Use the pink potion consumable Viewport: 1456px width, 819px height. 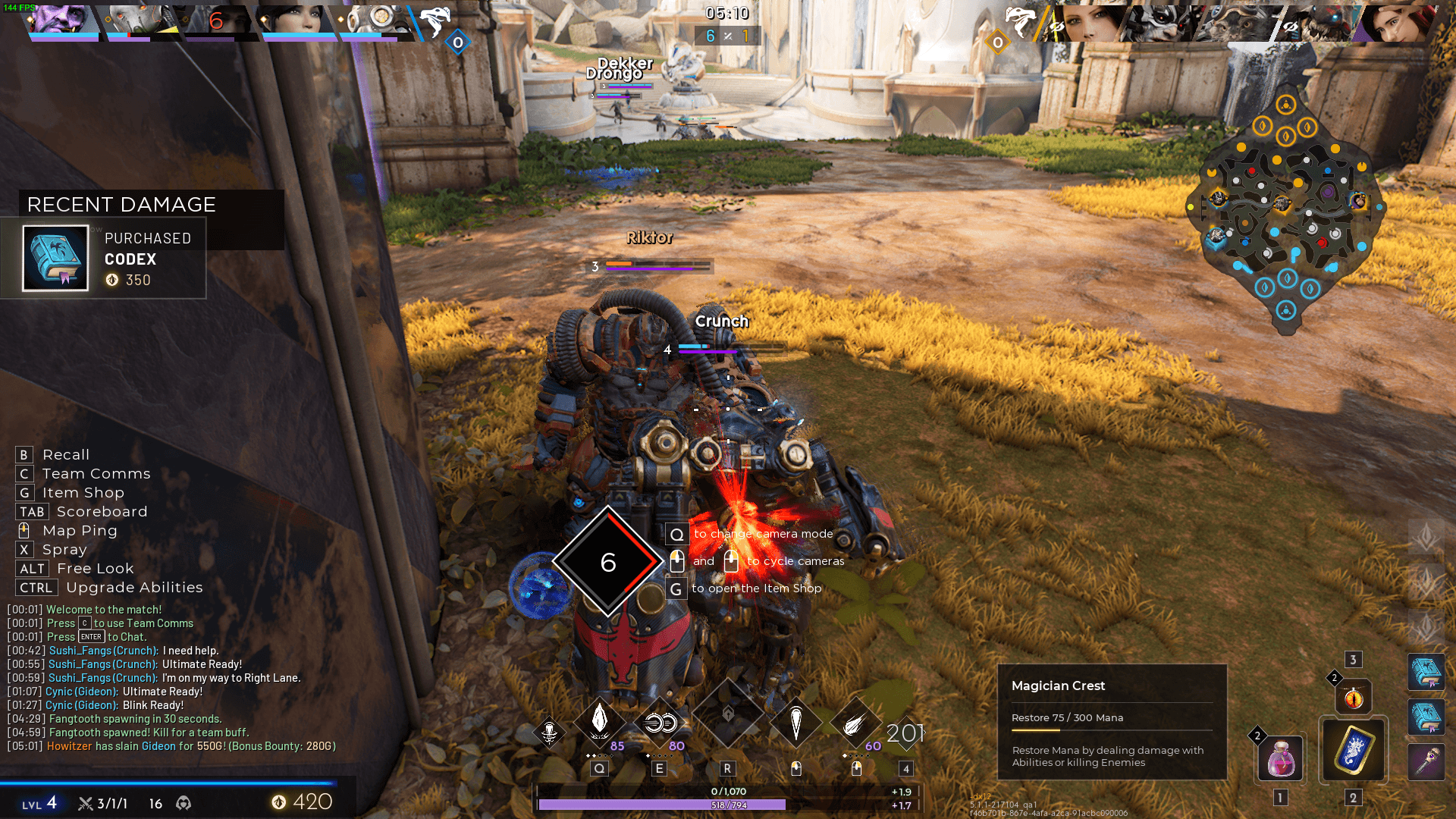click(1280, 758)
